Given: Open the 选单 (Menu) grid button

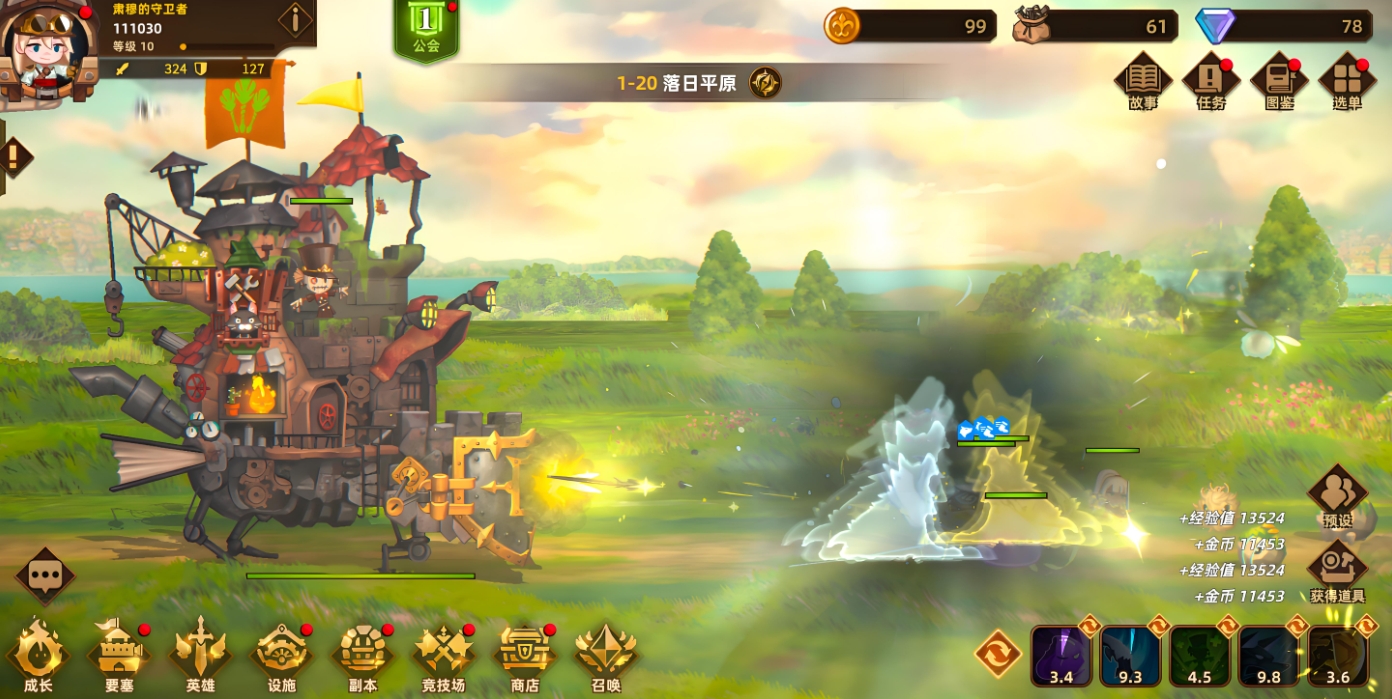Looking at the screenshot, I should tap(1347, 78).
